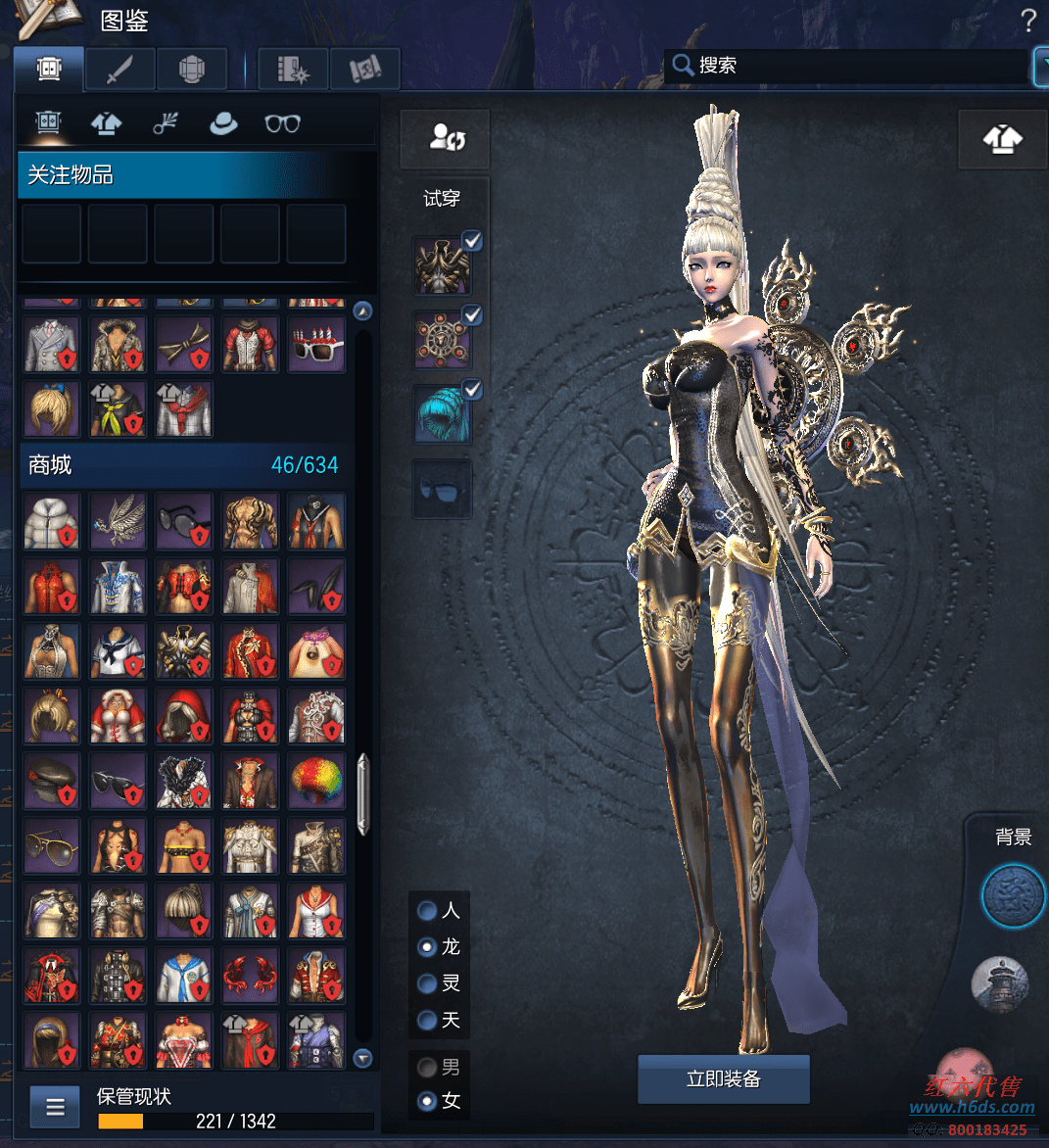Filter the list by glasses icon
This screenshot has height=1148, width=1049.
tap(282, 123)
